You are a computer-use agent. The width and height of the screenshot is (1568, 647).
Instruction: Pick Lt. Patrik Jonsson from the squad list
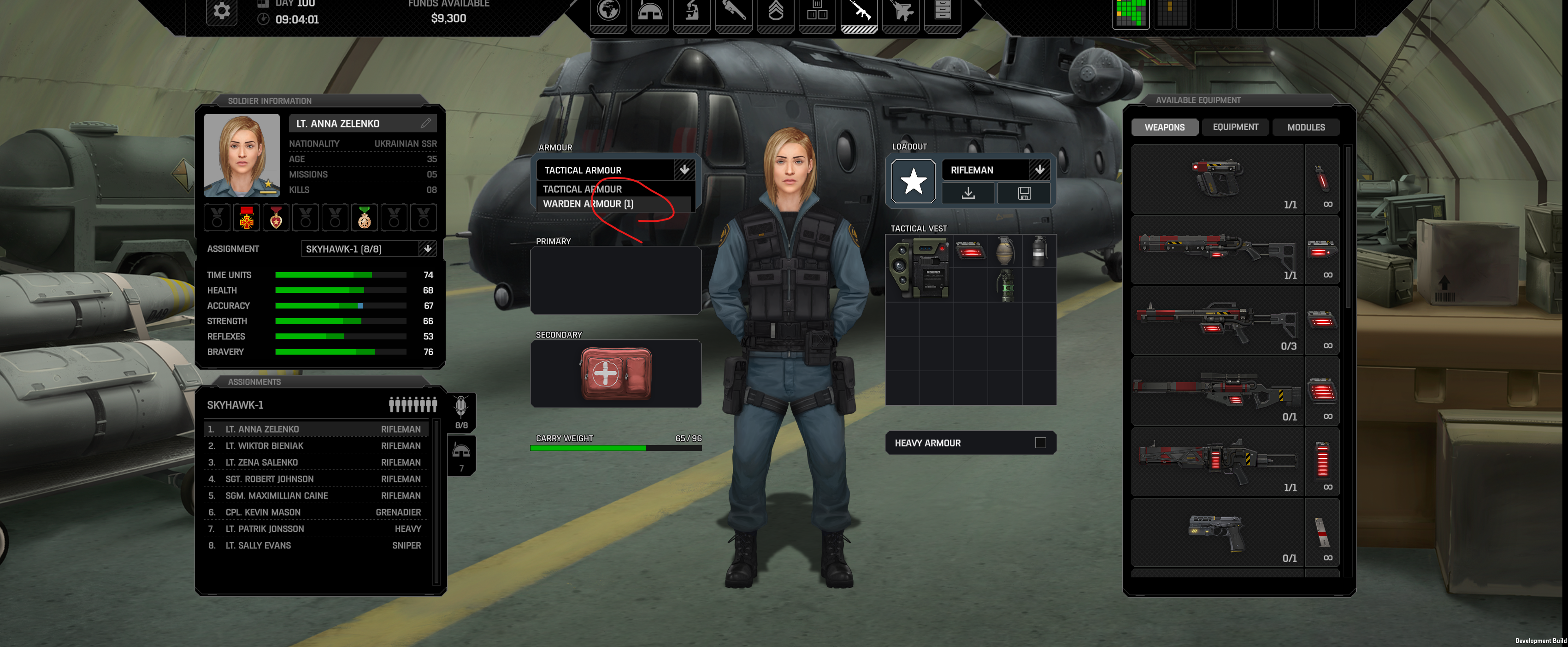pos(315,529)
